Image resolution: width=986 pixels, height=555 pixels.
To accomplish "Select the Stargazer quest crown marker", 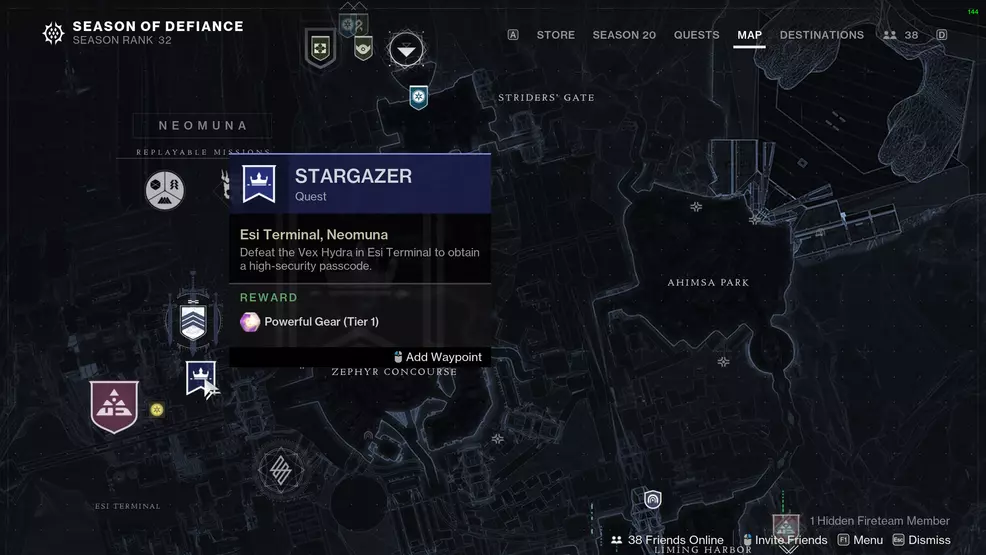I will (x=201, y=378).
